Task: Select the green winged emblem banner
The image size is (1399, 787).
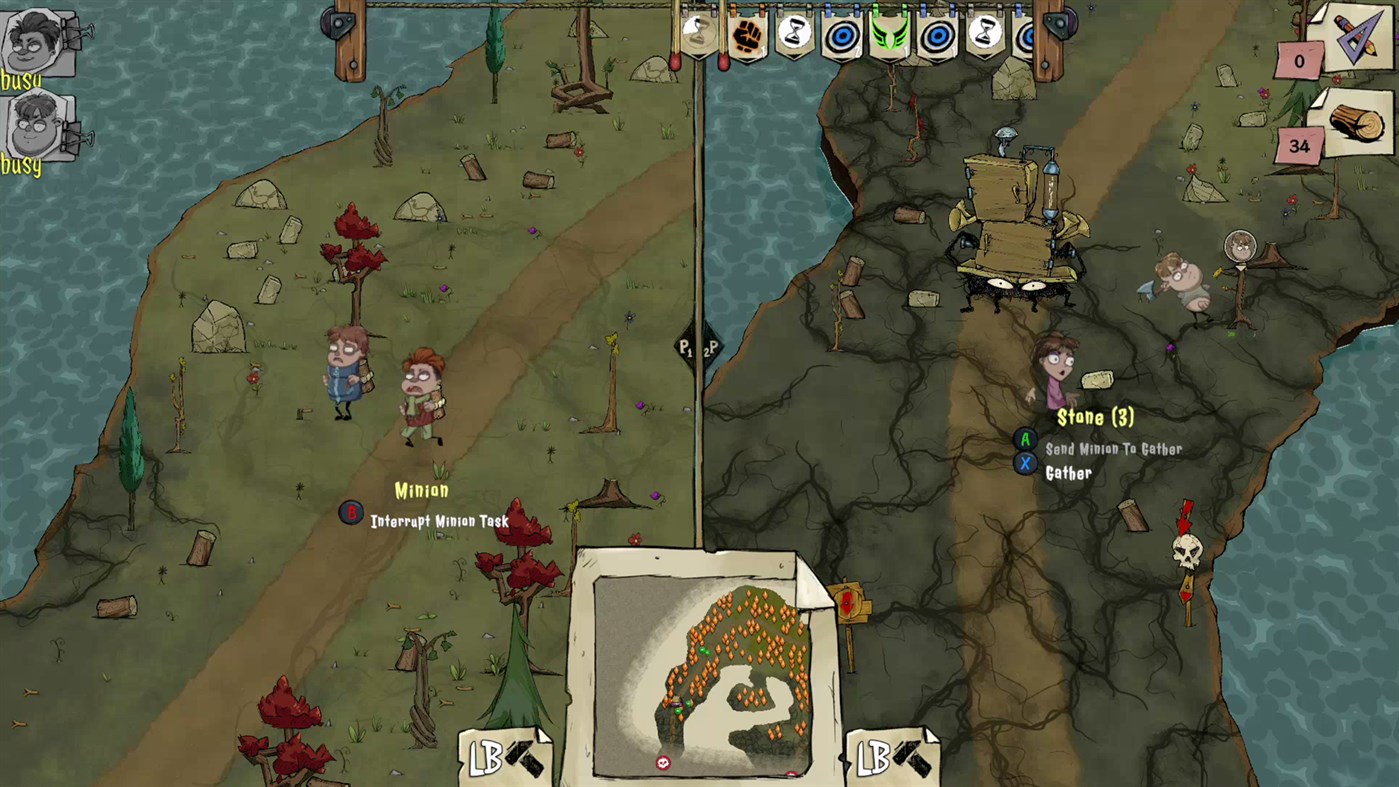Action: click(888, 35)
